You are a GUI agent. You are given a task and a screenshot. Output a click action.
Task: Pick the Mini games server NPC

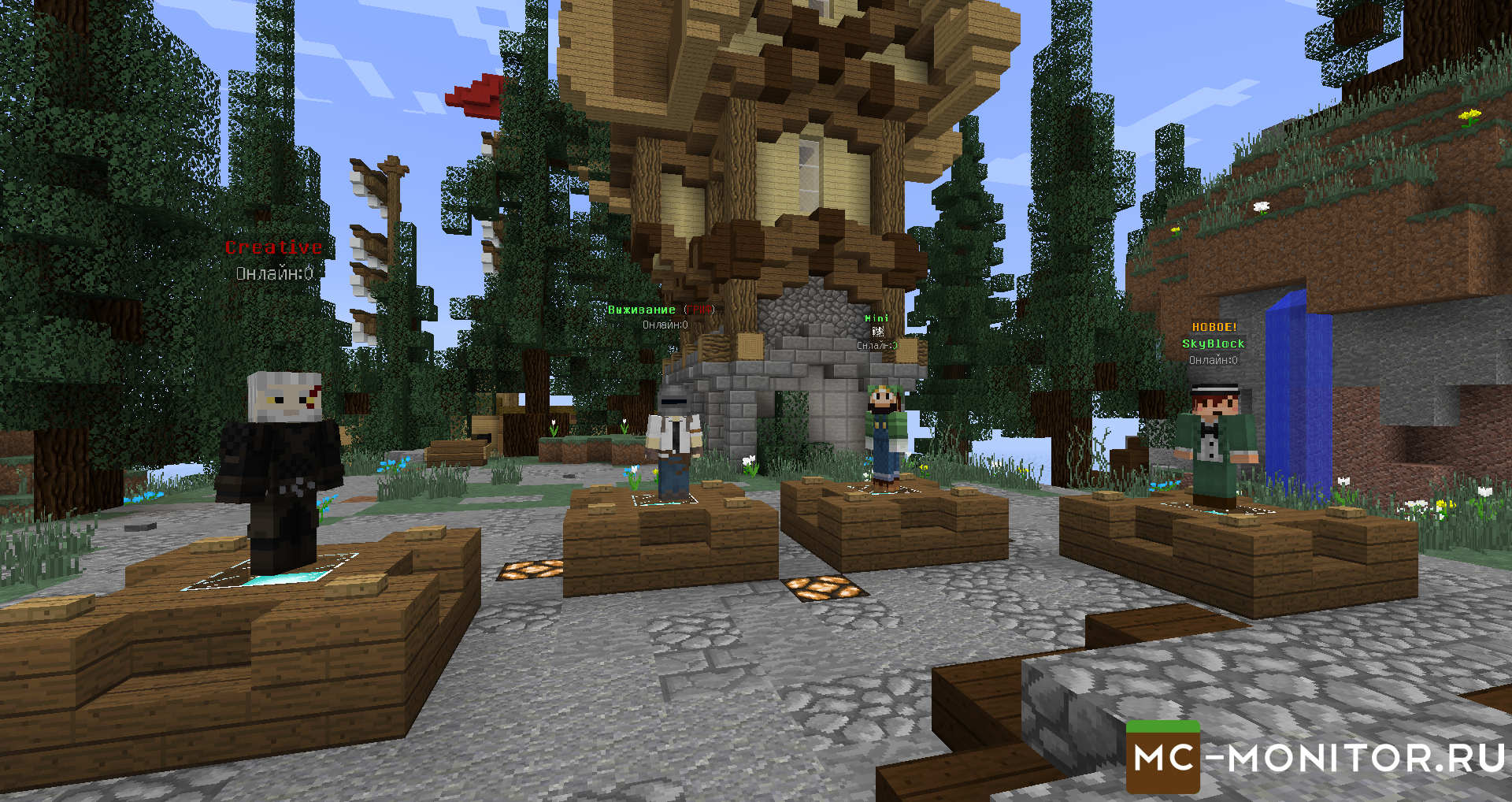tap(885, 437)
